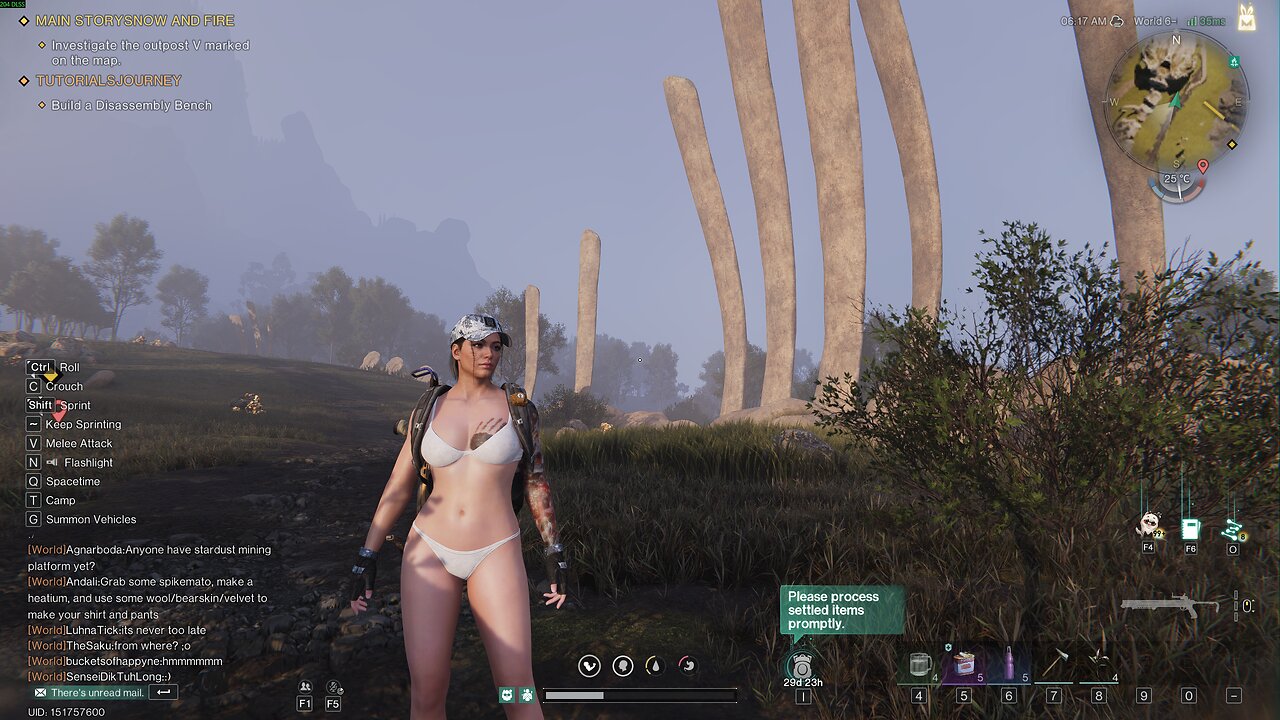Click the equipped crossbow weapon icon

click(x=1169, y=605)
